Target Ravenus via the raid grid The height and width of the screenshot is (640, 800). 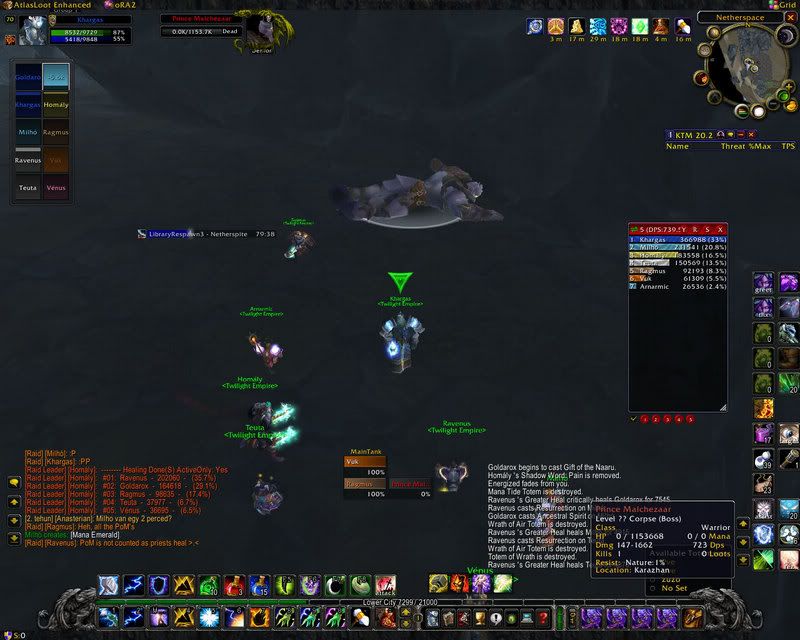tap(28, 159)
